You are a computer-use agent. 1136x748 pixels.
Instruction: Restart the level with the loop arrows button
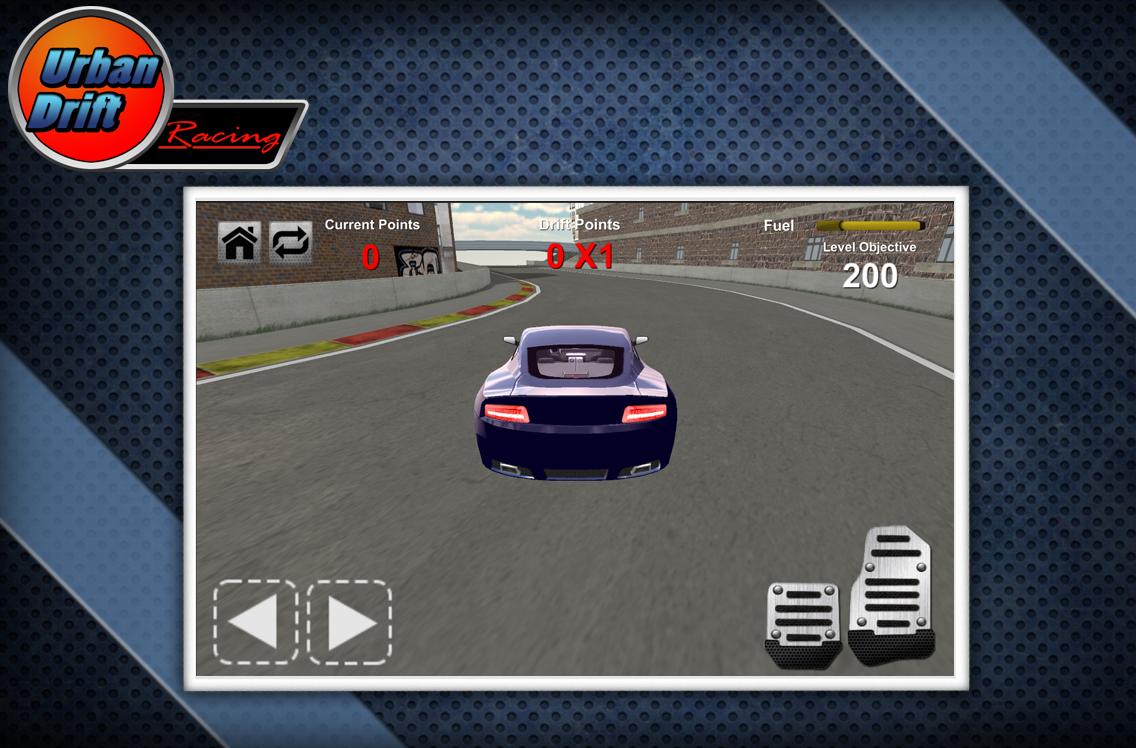coord(291,242)
